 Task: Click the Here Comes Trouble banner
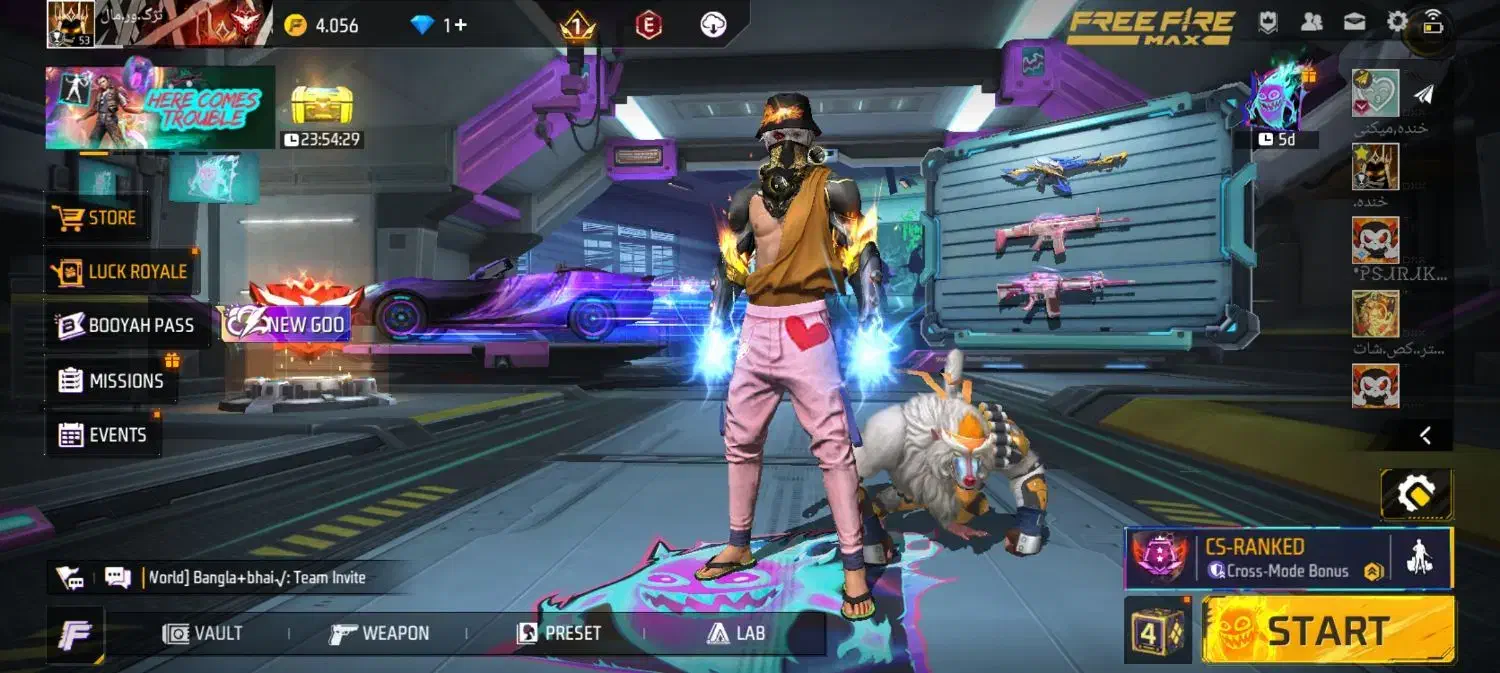point(160,107)
